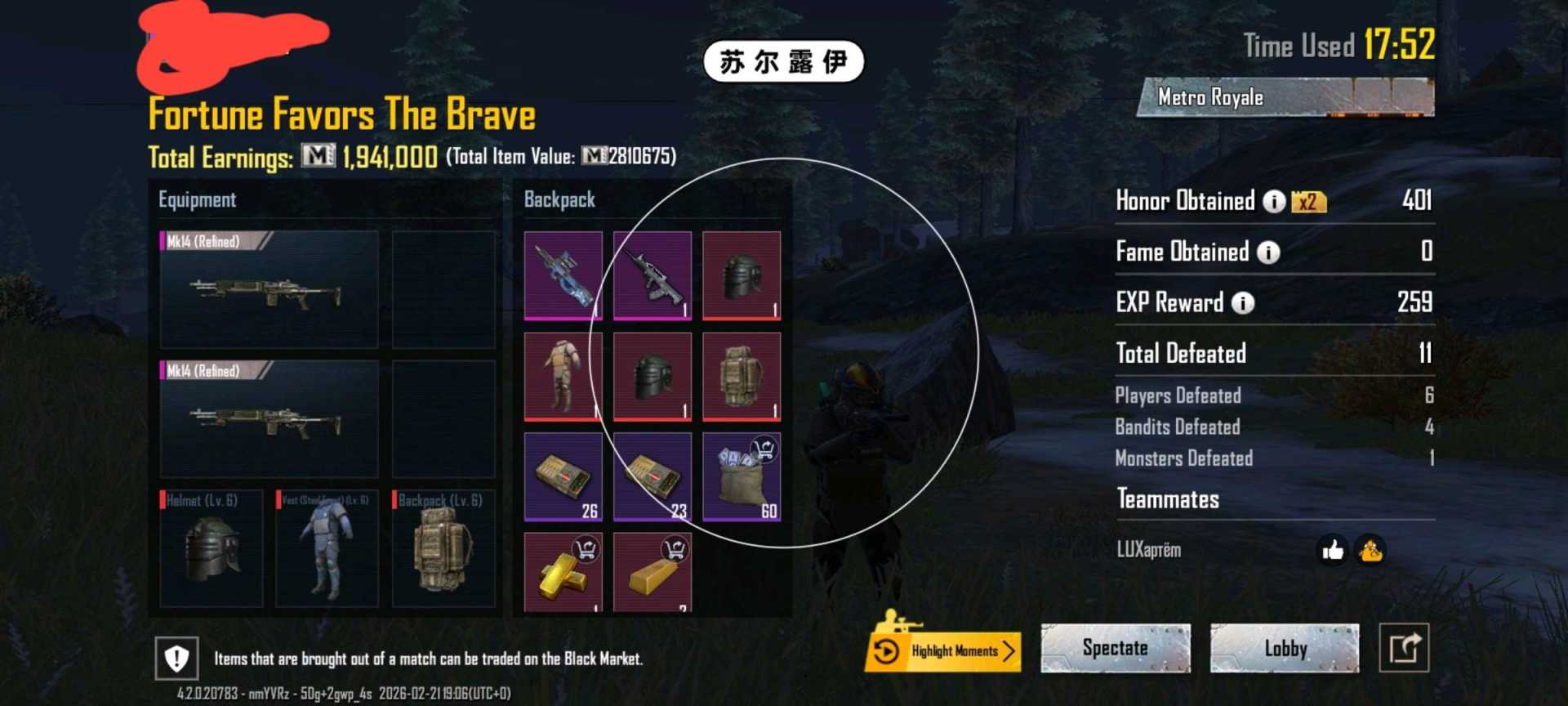Click the x2 honor multiplier badge

coord(1307,201)
